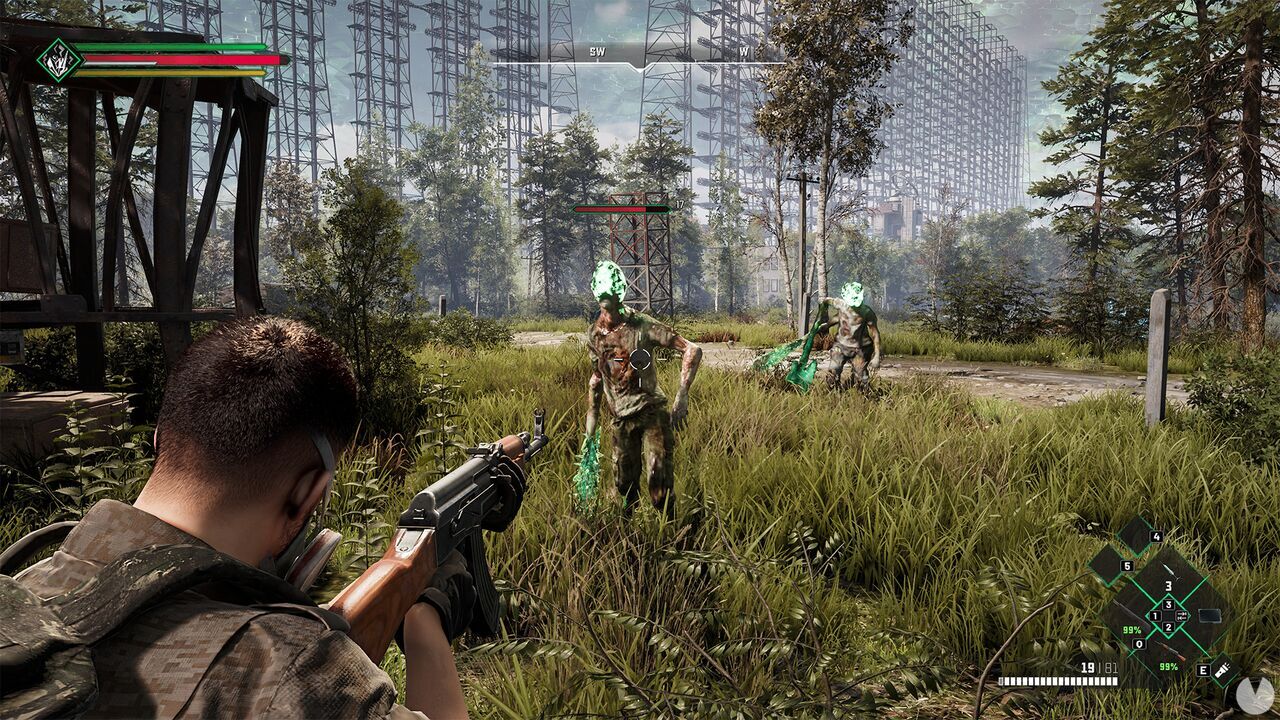Select quick slot 1 in the radial menu

(x=1154, y=616)
